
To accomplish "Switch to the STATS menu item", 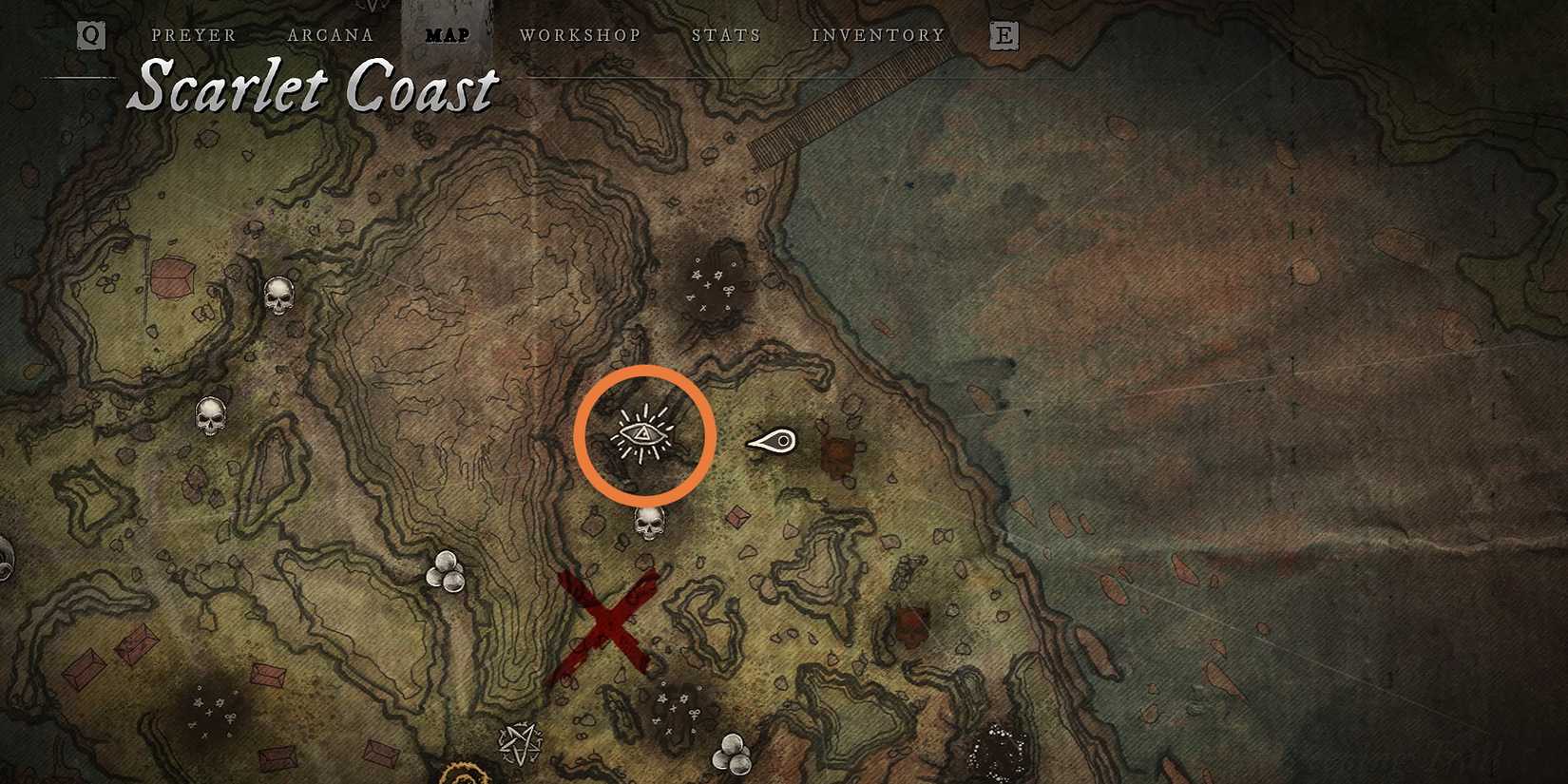I will point(728,35).
